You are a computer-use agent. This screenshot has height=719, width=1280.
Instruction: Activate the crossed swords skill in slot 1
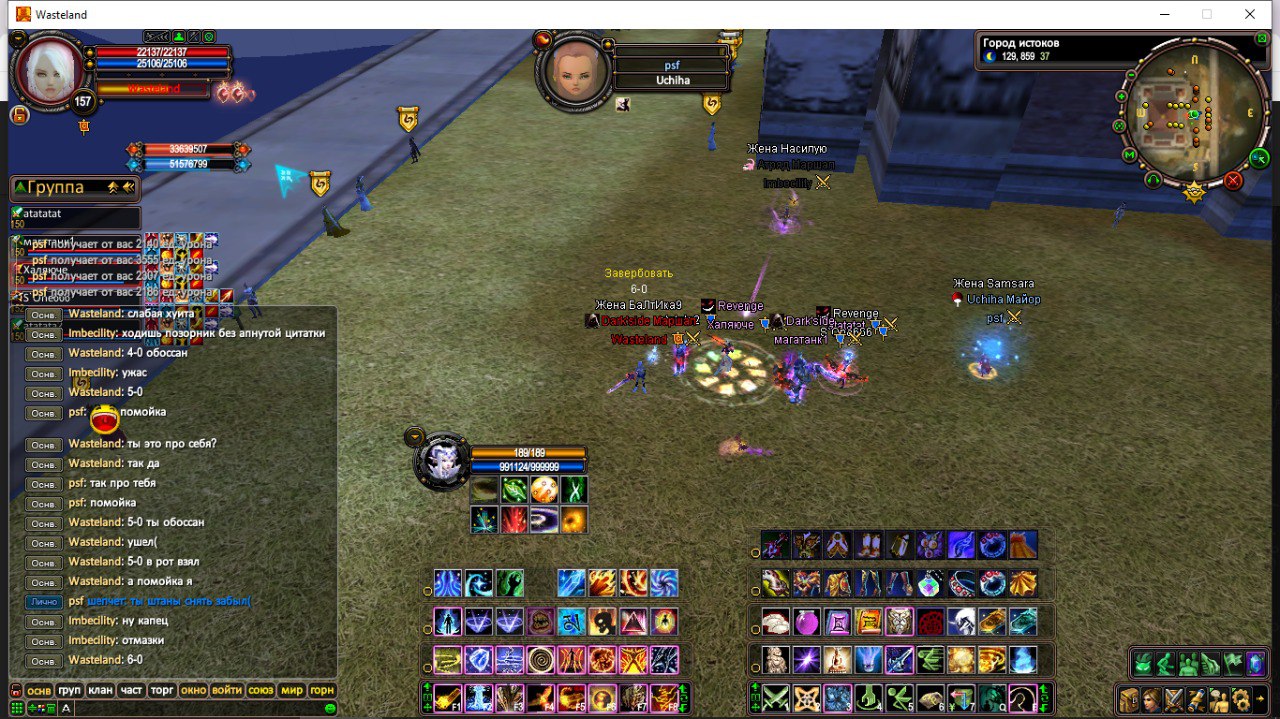[777, 698]
